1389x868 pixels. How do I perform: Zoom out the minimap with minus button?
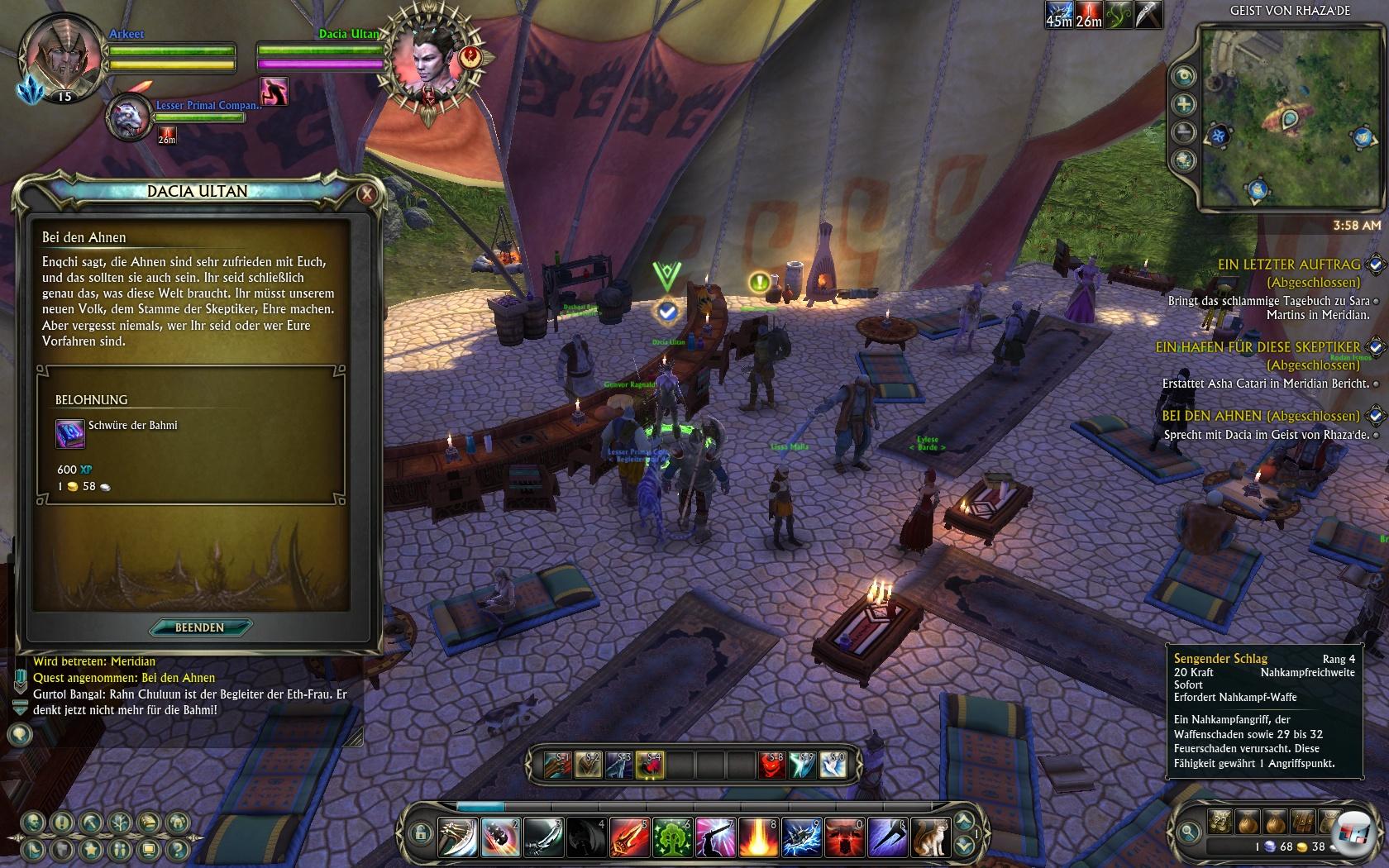1184,132
